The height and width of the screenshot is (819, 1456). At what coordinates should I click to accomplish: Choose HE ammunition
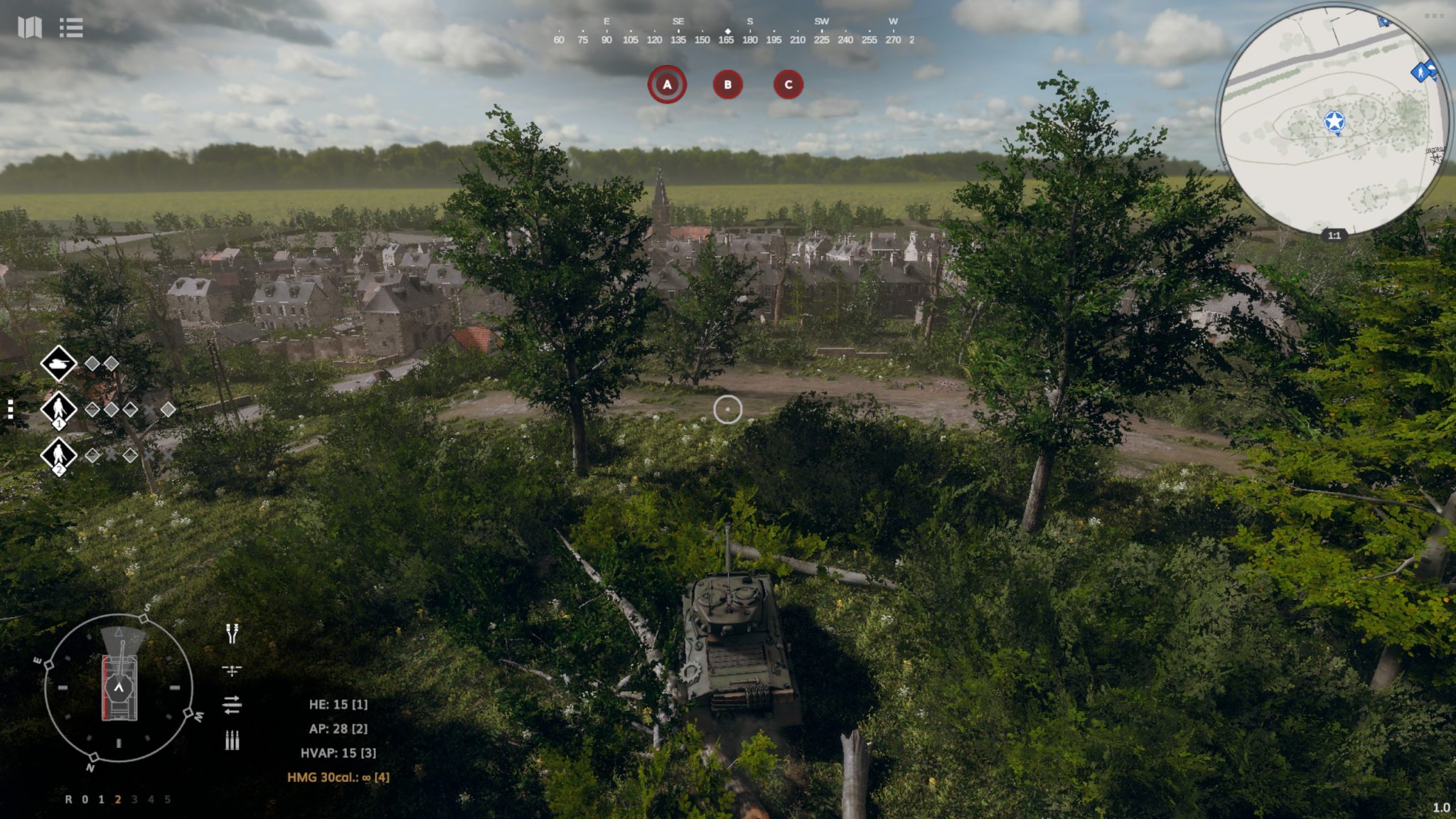coord(338,705)
